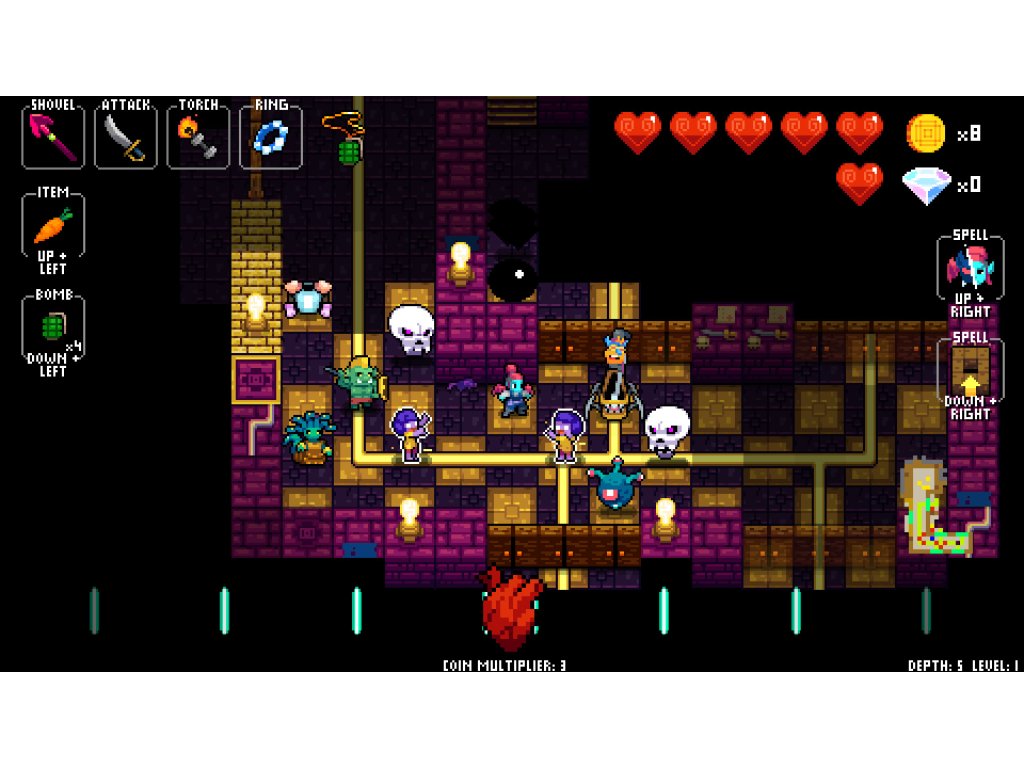
Task: Cast the lower Spell with the yellow arrow icon
Action: coord(970,371)
